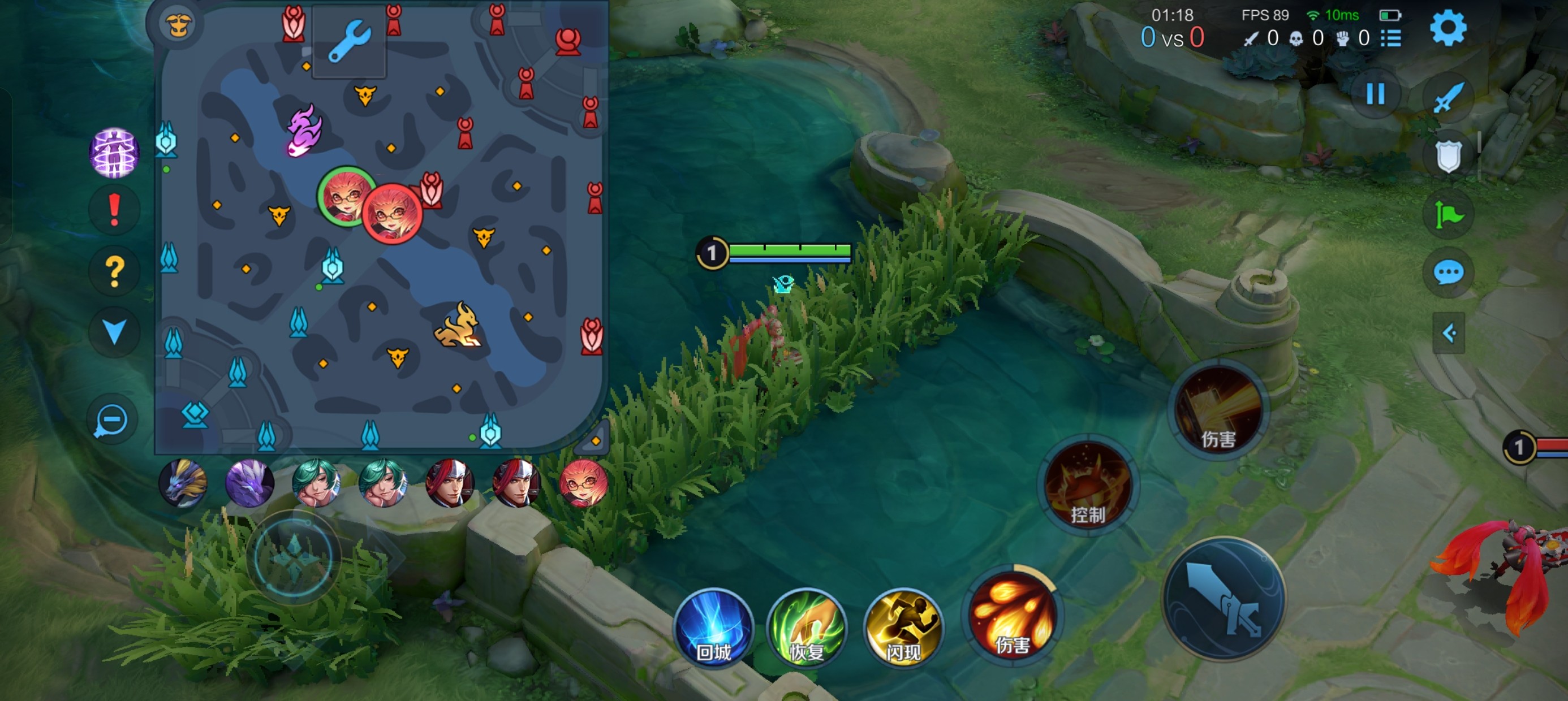1568x701 pixels.
Task: Select the purple caged-figure icon
Action: (114, 153)
